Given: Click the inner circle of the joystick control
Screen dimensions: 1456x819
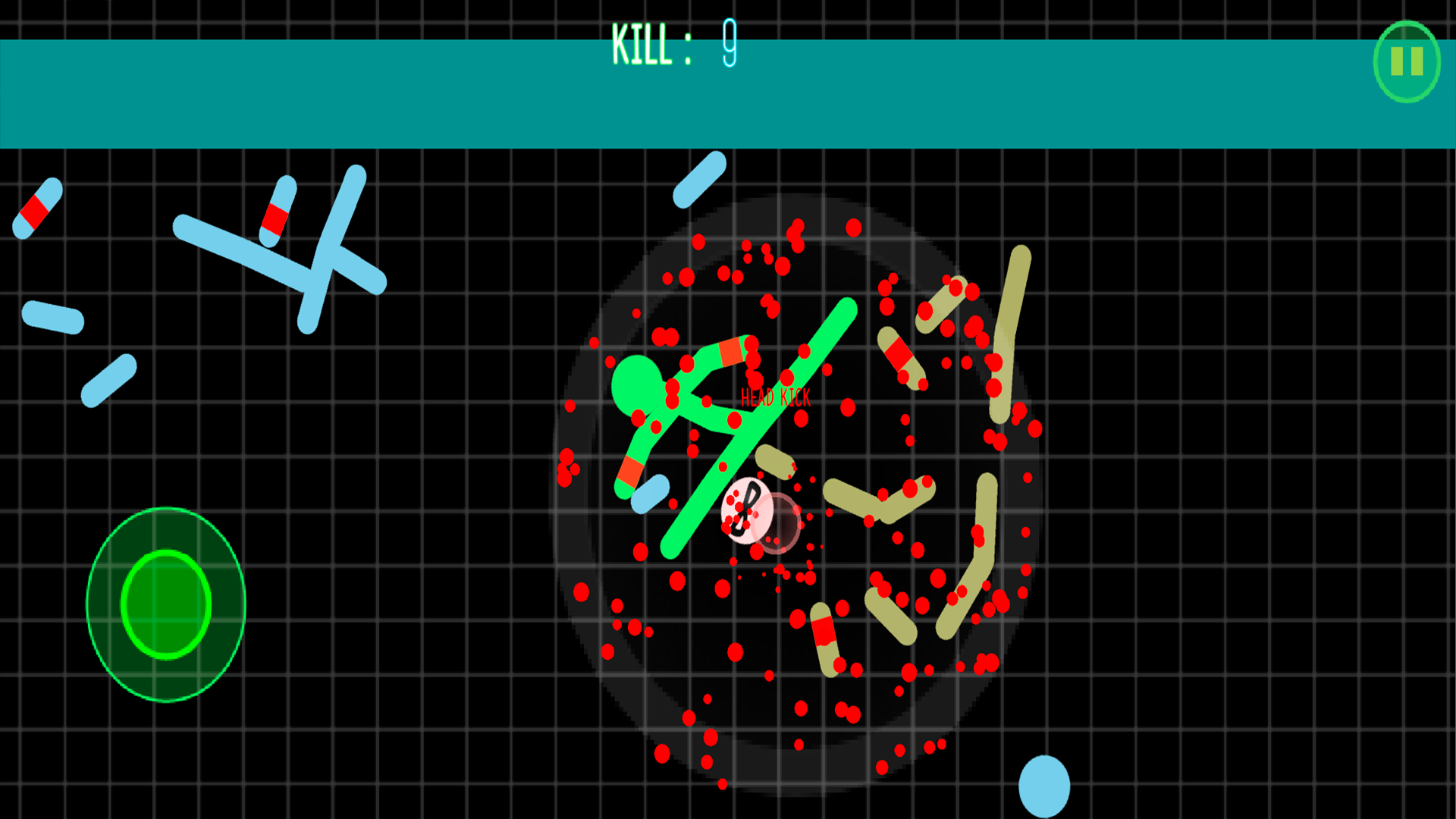Looking at the screenshot, I should click(x=166, y=603).
